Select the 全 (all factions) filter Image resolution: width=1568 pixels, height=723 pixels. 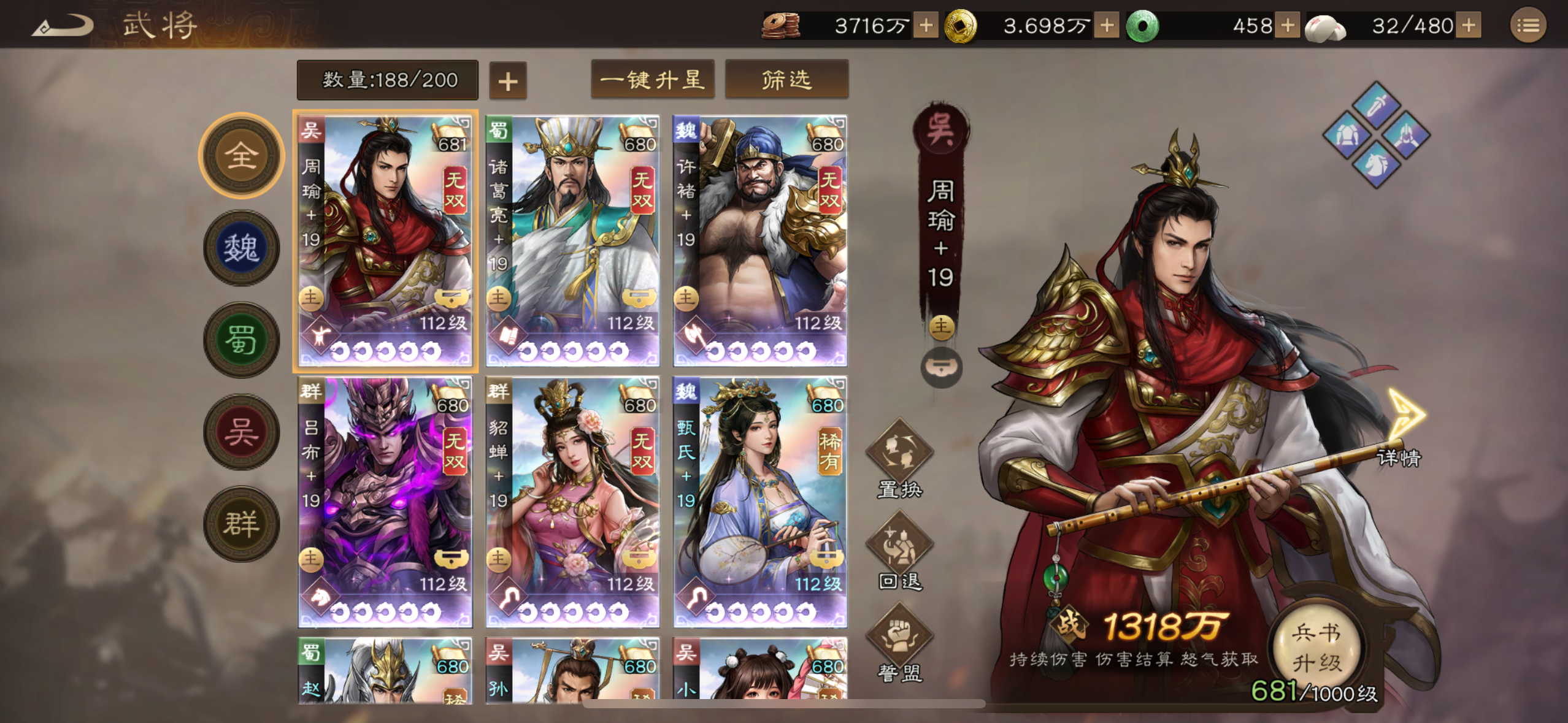point(240,155)
